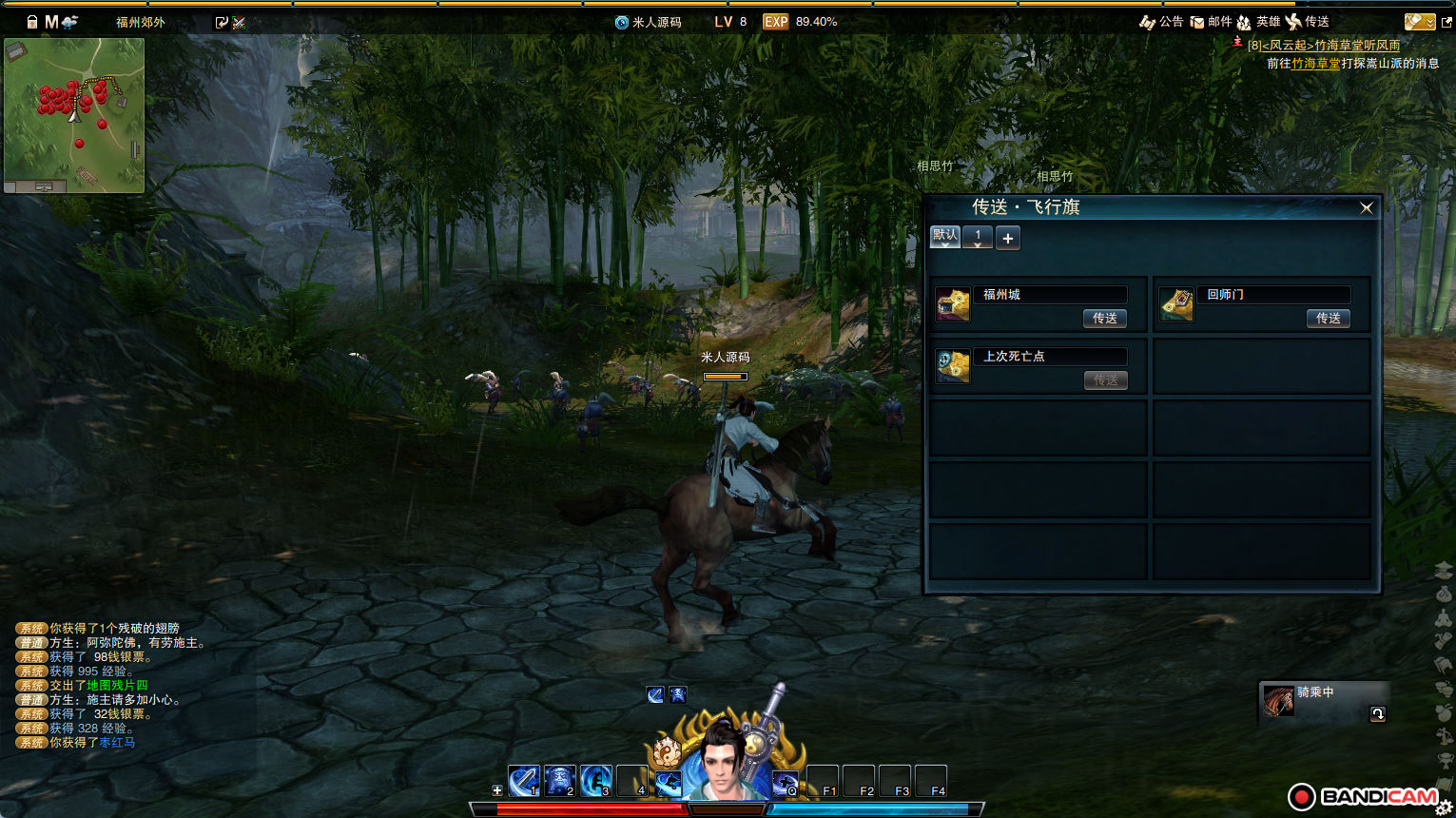
Task: Switch to teleport tab number 1
Action: [978, 237]
